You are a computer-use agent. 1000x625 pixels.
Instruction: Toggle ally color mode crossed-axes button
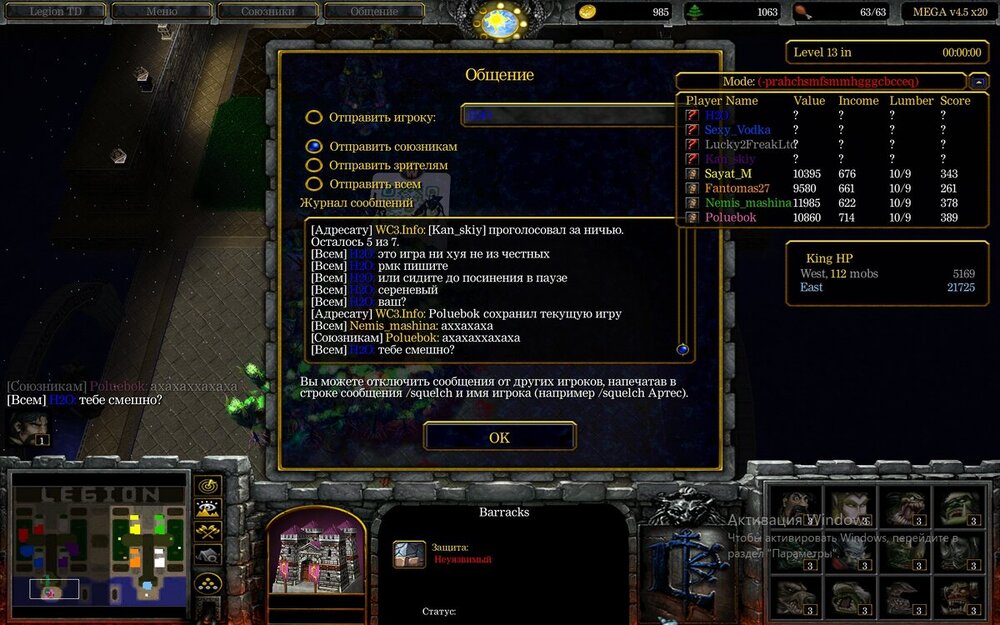[208, 531]
